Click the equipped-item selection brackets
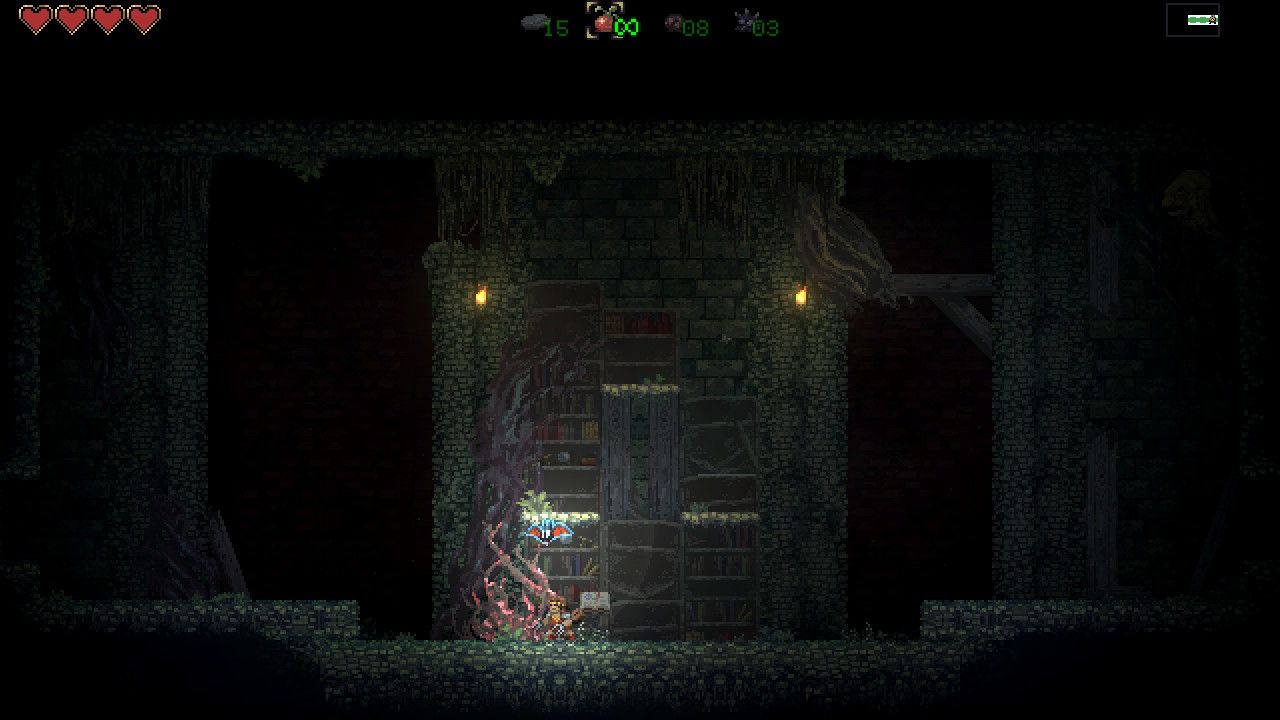The height and width of the screenshot is (720, 1280). (x=606, y=23)
